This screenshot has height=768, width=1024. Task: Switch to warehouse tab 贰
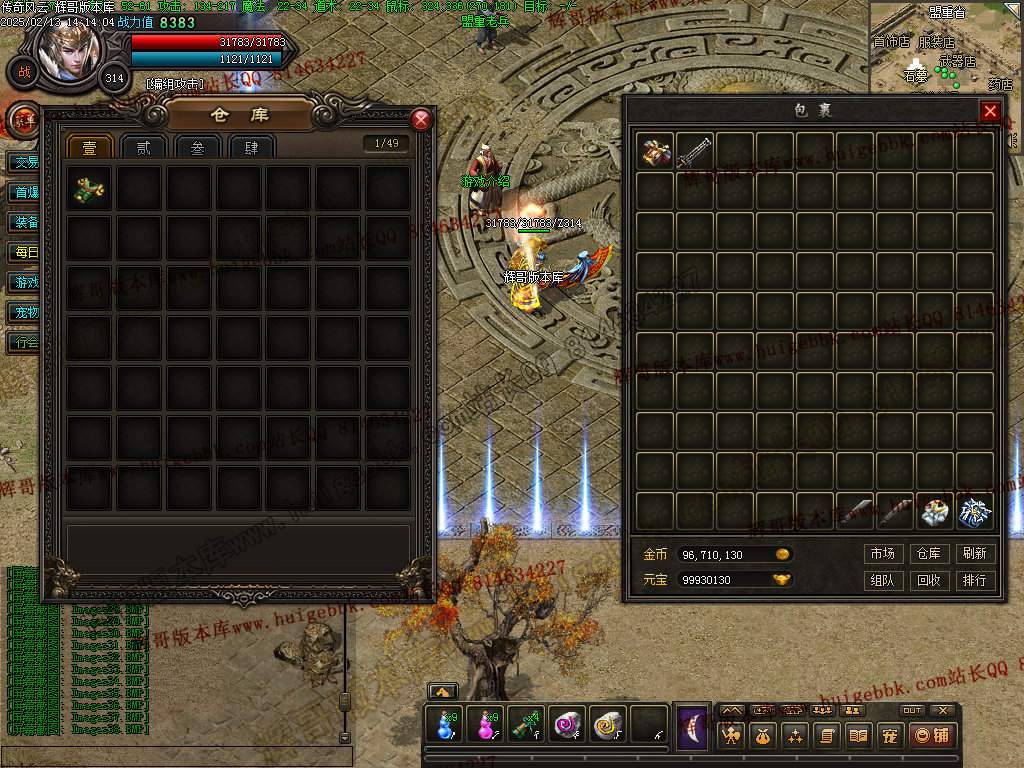click(x=143, y=147)
